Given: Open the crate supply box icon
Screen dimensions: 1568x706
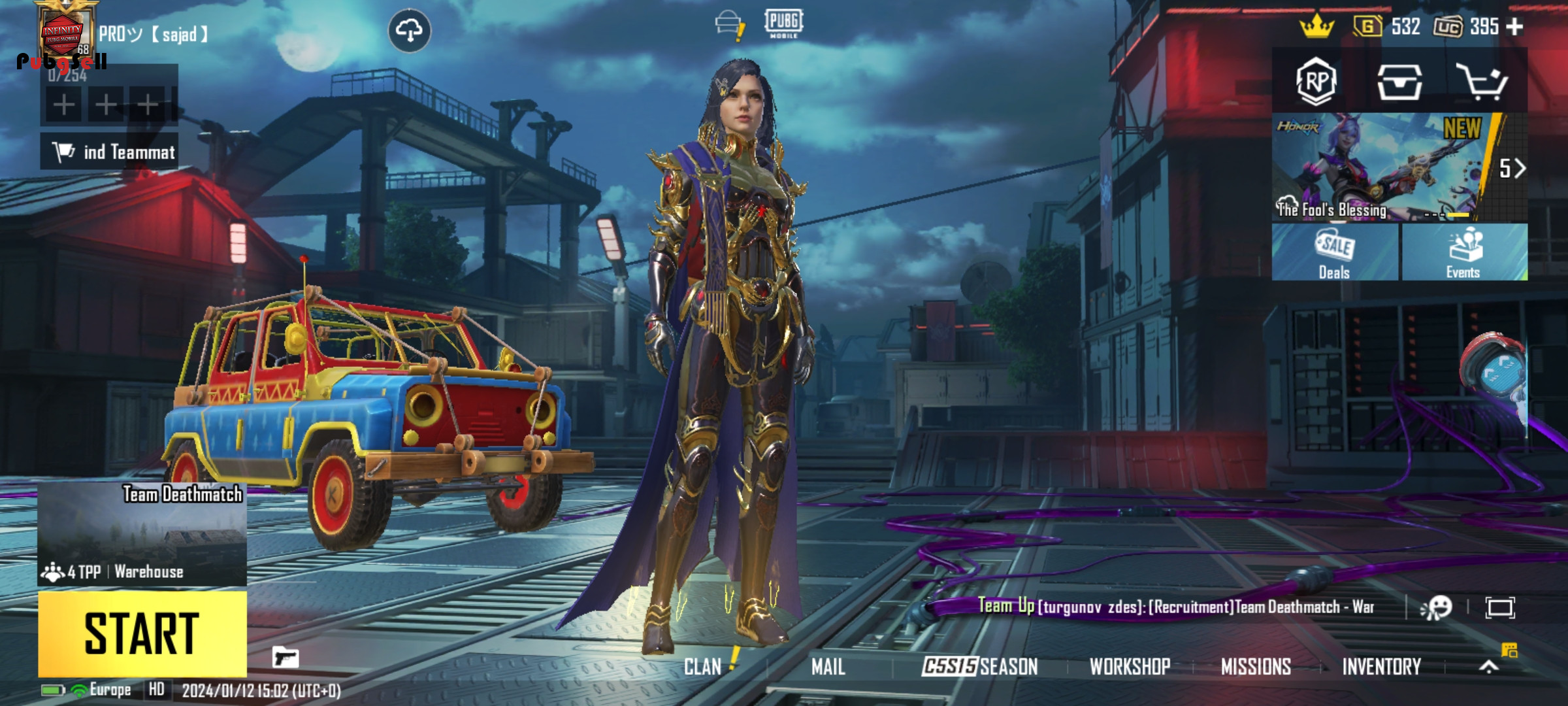Looking at the screenshot, I should (x=1399, y=82).
